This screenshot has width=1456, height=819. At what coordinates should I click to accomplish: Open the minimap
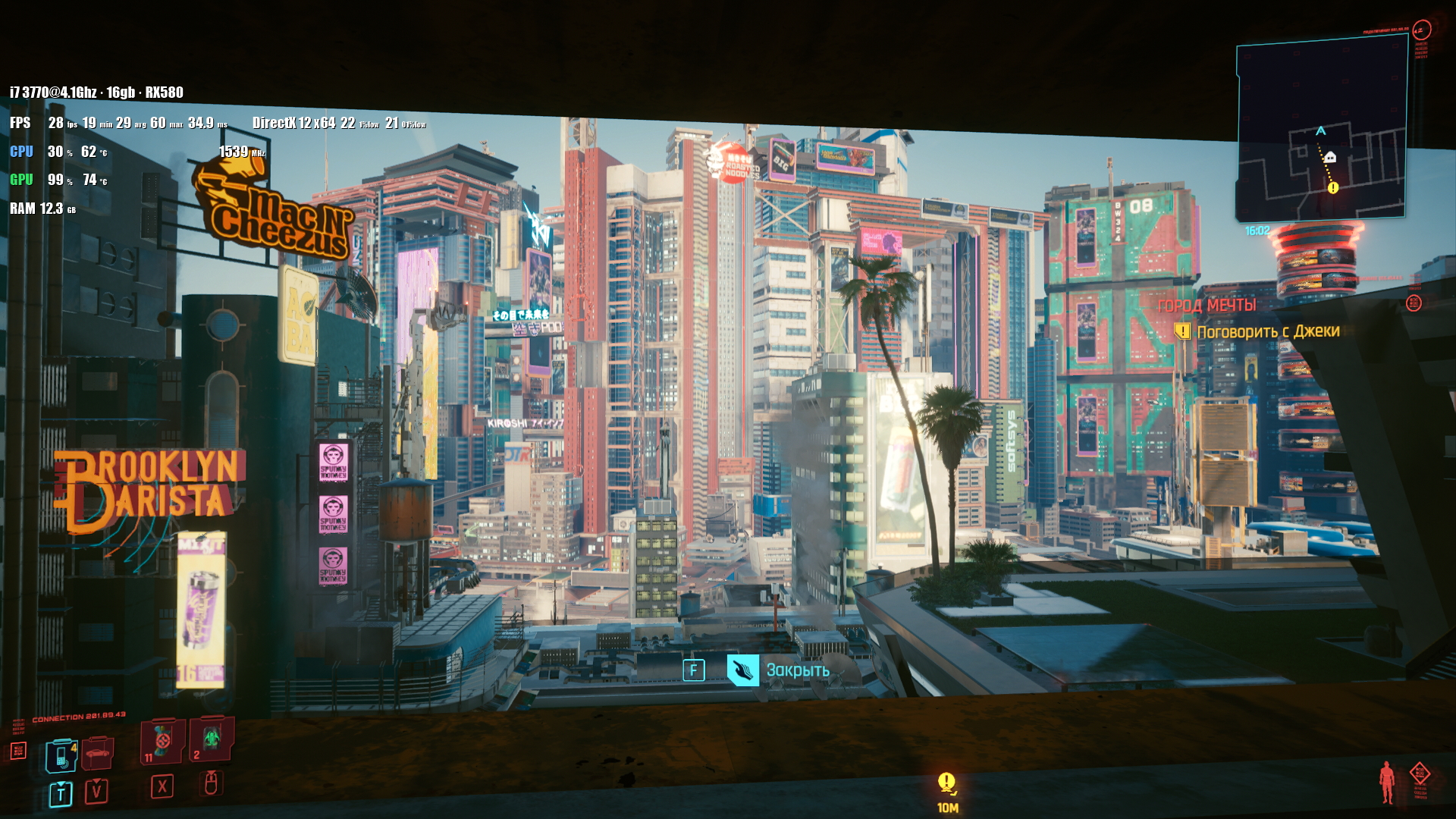click(1321, 129)
